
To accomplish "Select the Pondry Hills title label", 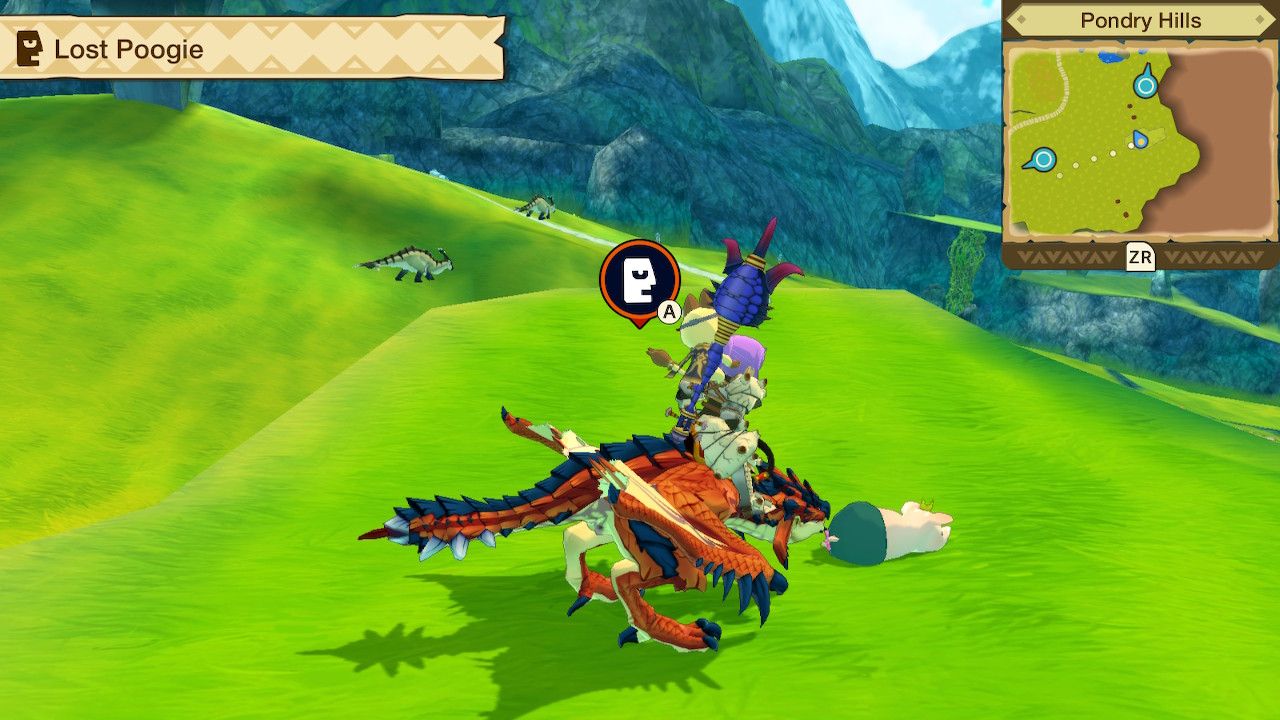I will [x=1141, y=19].
